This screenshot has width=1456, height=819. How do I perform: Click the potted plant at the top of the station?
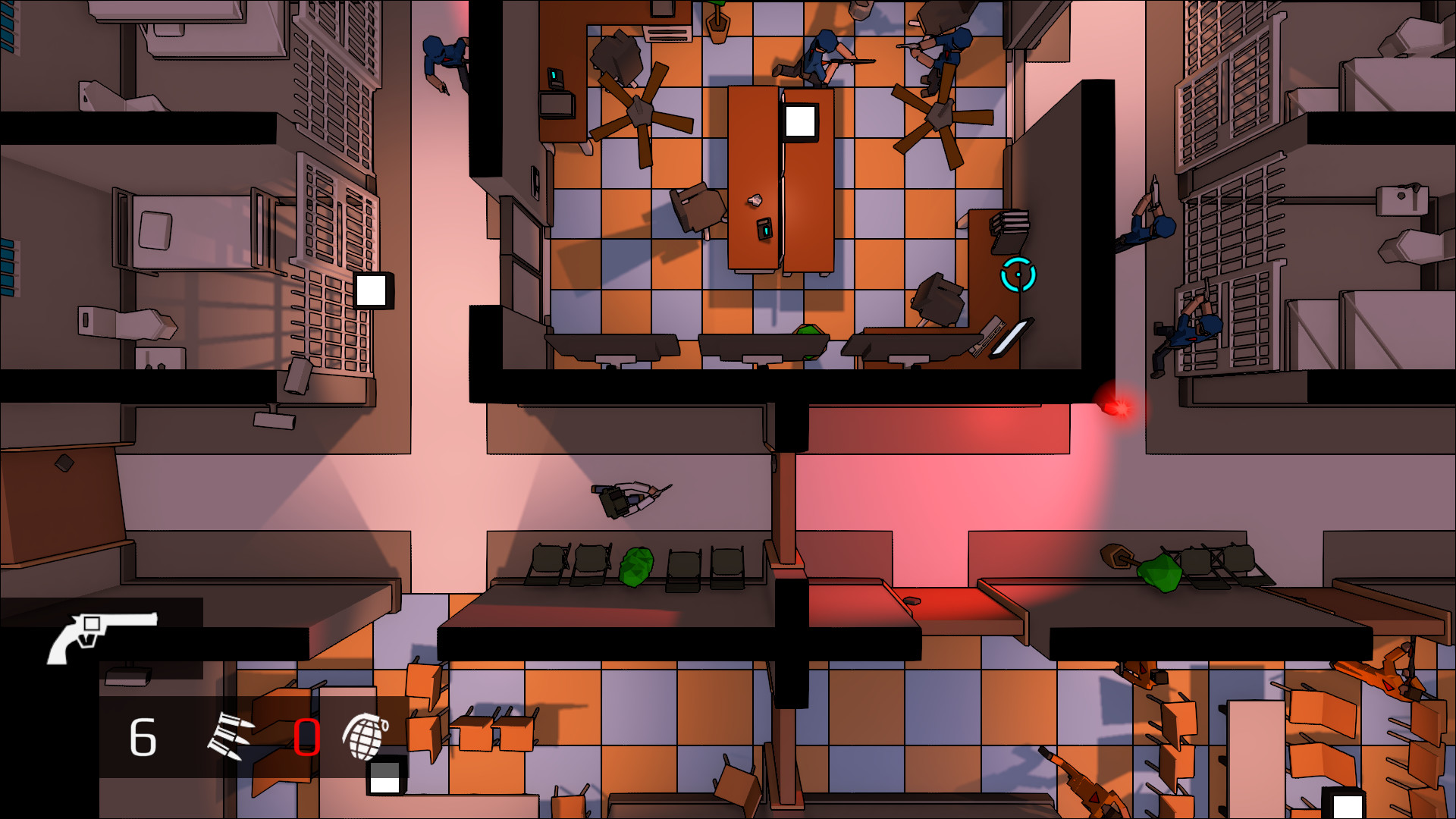pos(716,20)
